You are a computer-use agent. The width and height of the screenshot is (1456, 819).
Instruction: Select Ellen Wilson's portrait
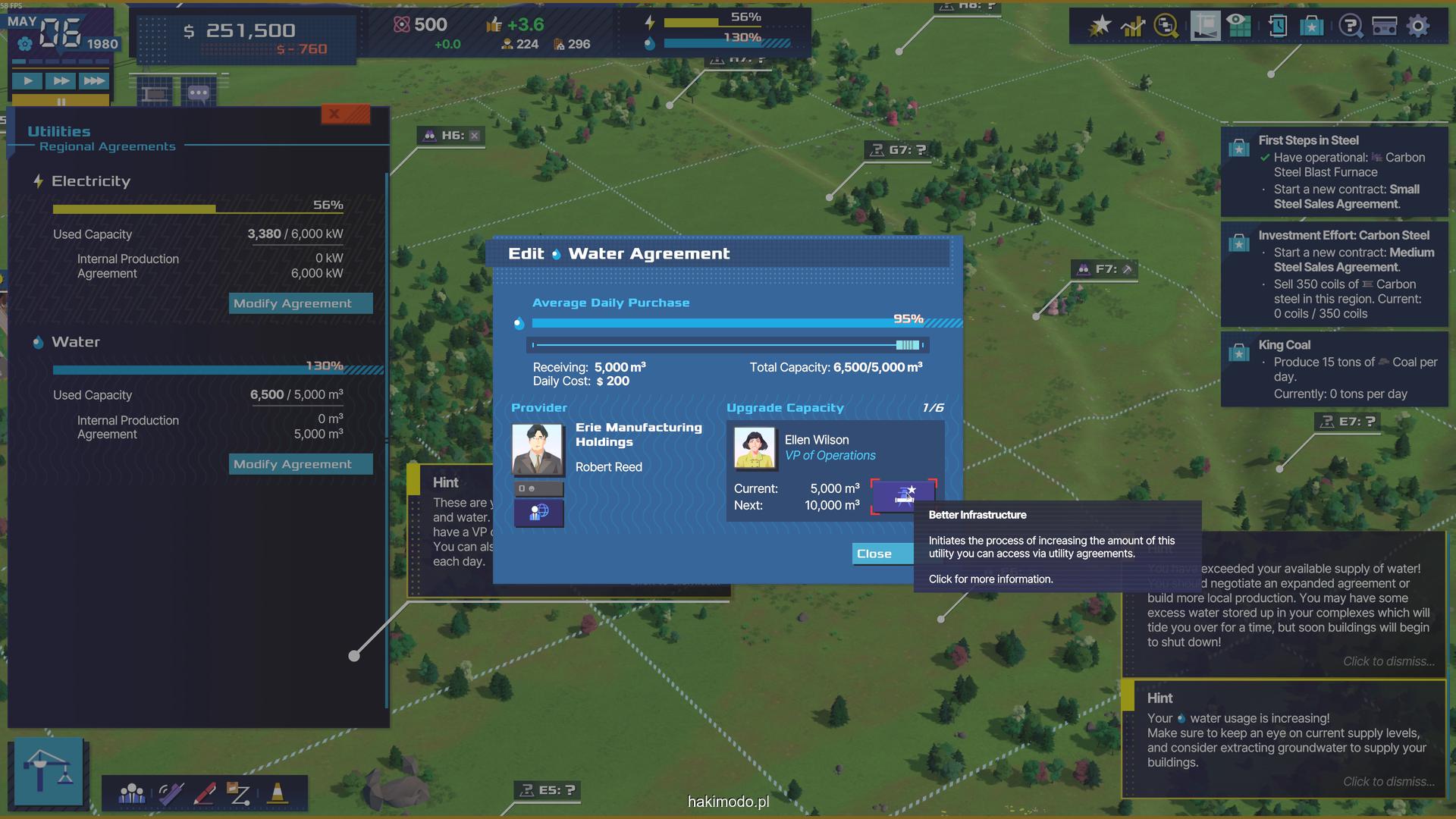pyautogui.click(x=755, y=447)
